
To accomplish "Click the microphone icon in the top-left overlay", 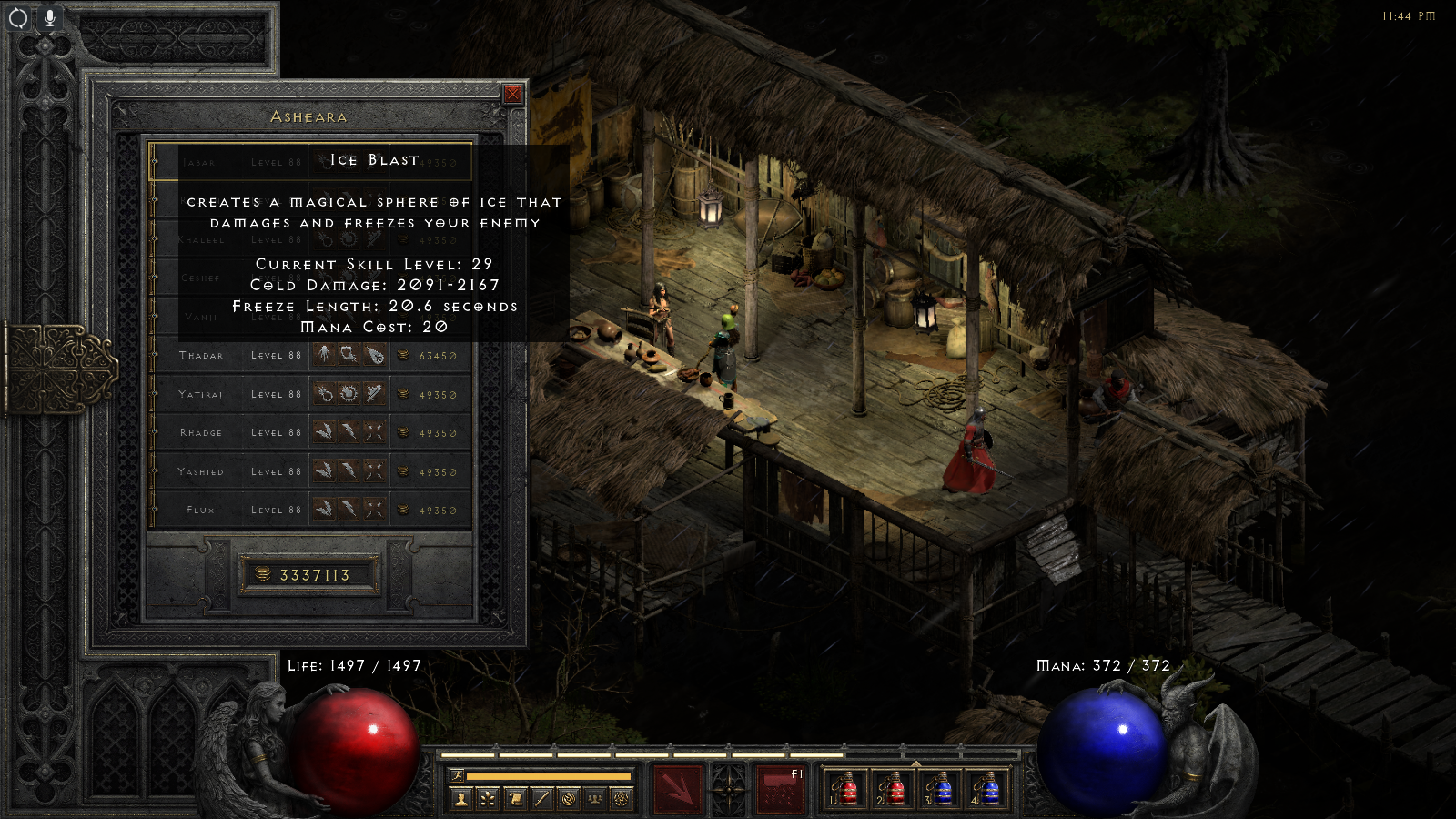I will (49, 17).
